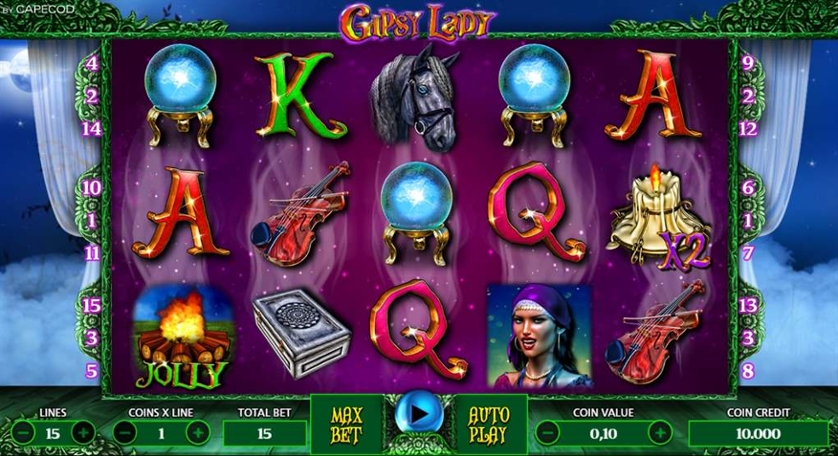Increase the number of lines
This screenshot has width=838, height=456.
(83, 432)
